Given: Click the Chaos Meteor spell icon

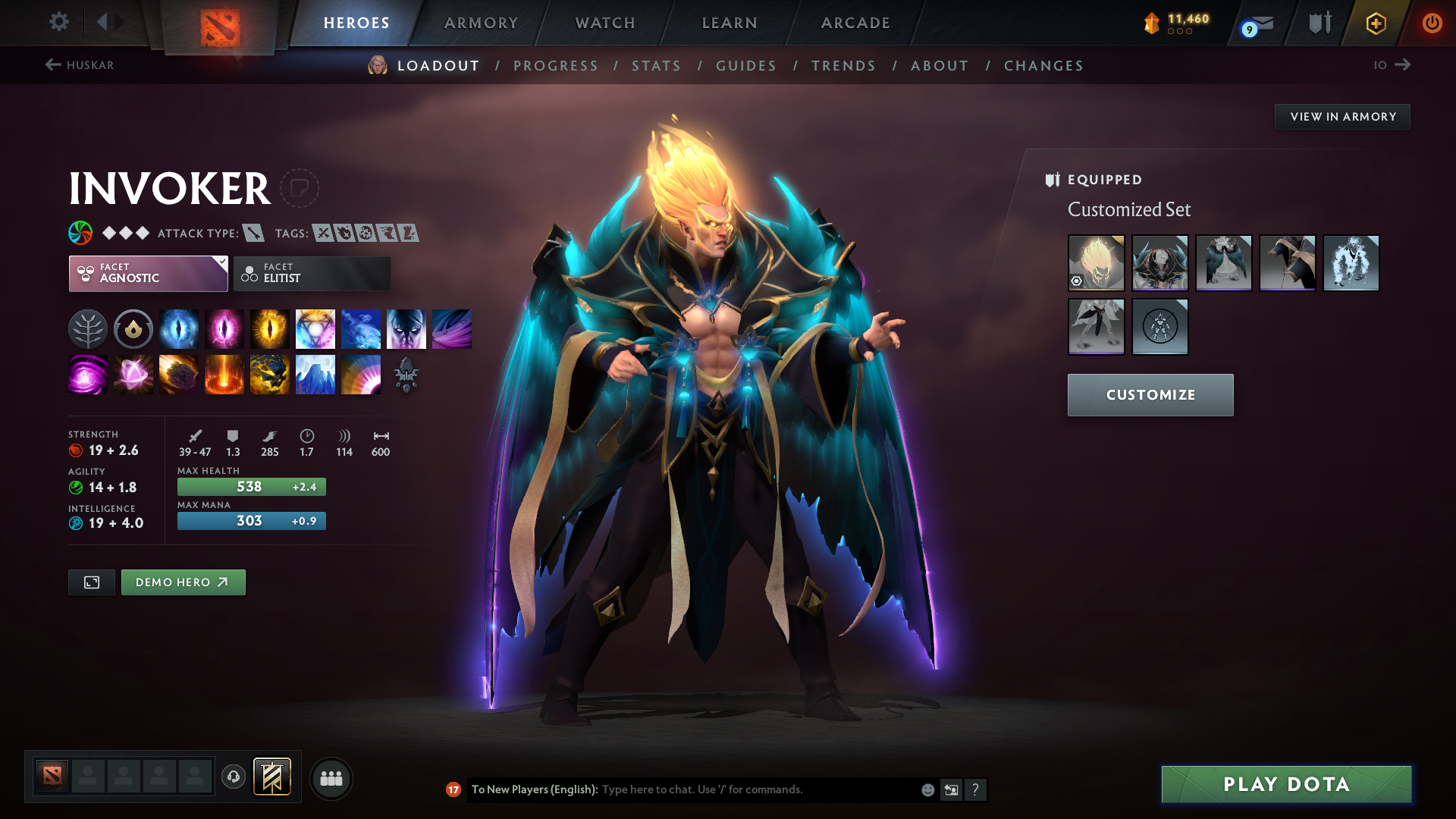Looking at the screenshot, I should pyautogui.click(x=179, y=374).
